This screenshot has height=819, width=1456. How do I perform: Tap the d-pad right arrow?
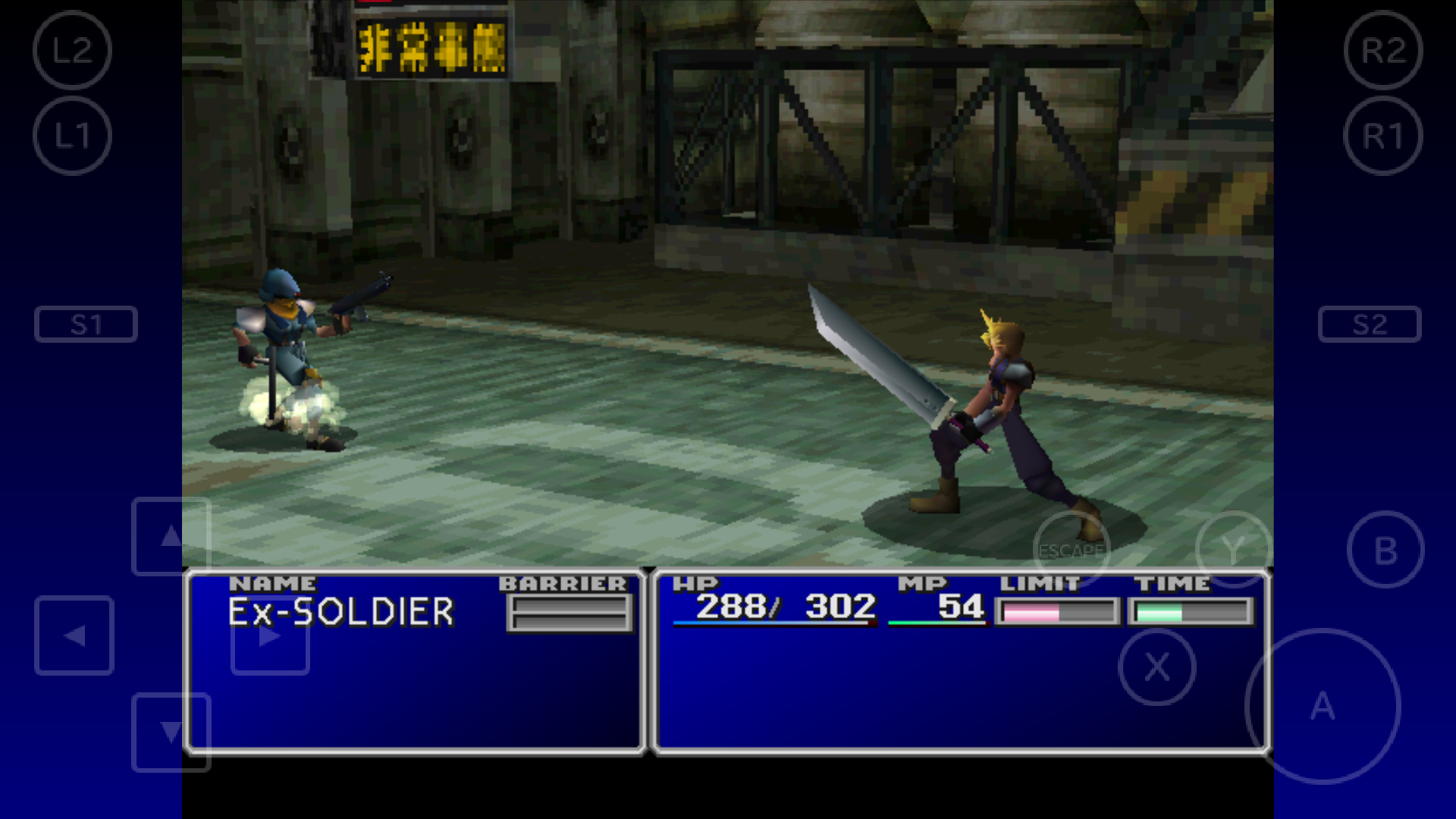270,635
